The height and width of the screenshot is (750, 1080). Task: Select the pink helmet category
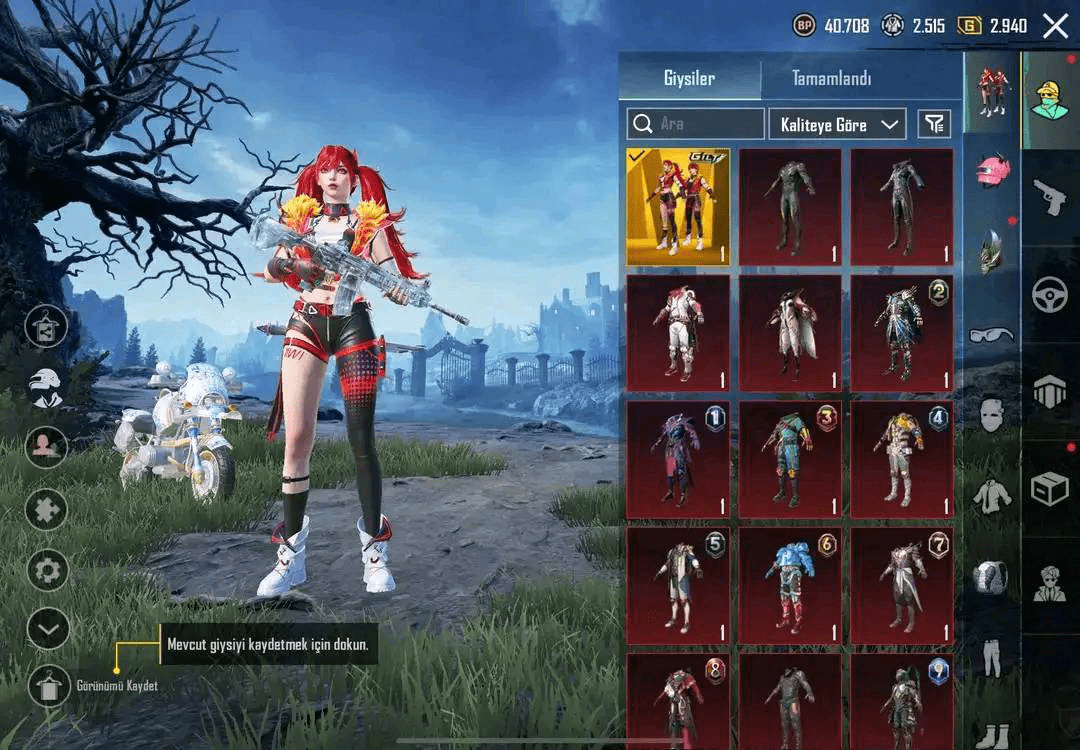coord(993,168)
